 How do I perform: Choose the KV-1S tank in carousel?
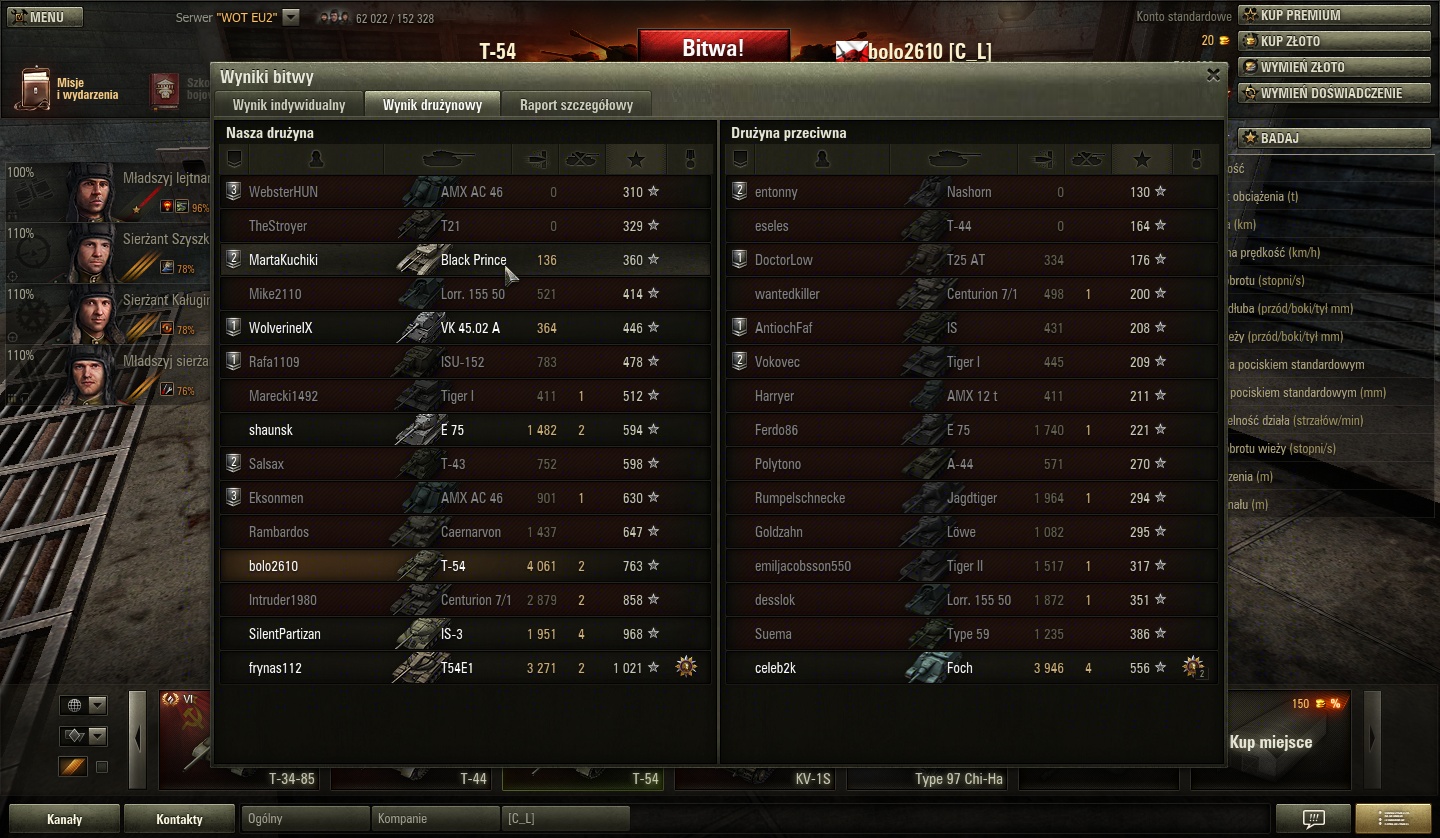point(759,778)
